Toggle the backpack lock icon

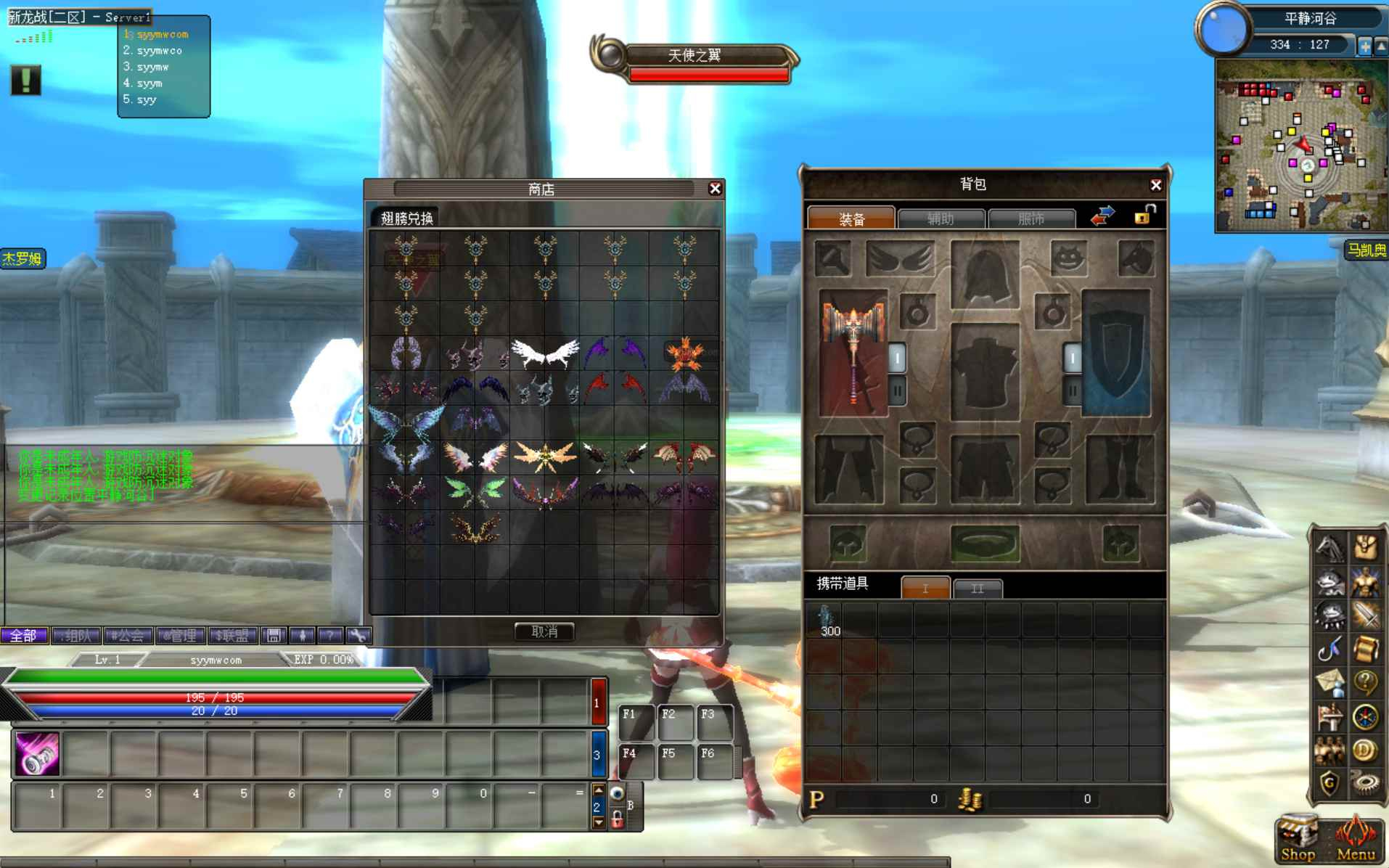[1144, 215]
